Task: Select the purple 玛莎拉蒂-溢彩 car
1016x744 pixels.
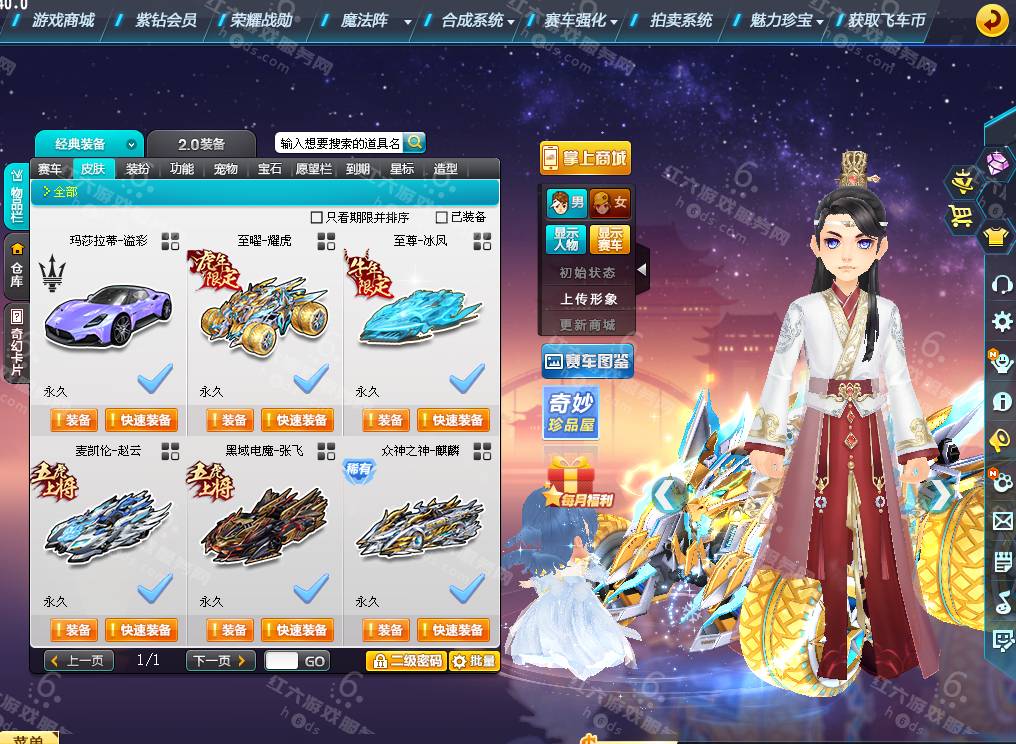Action: tap(108, 310)
